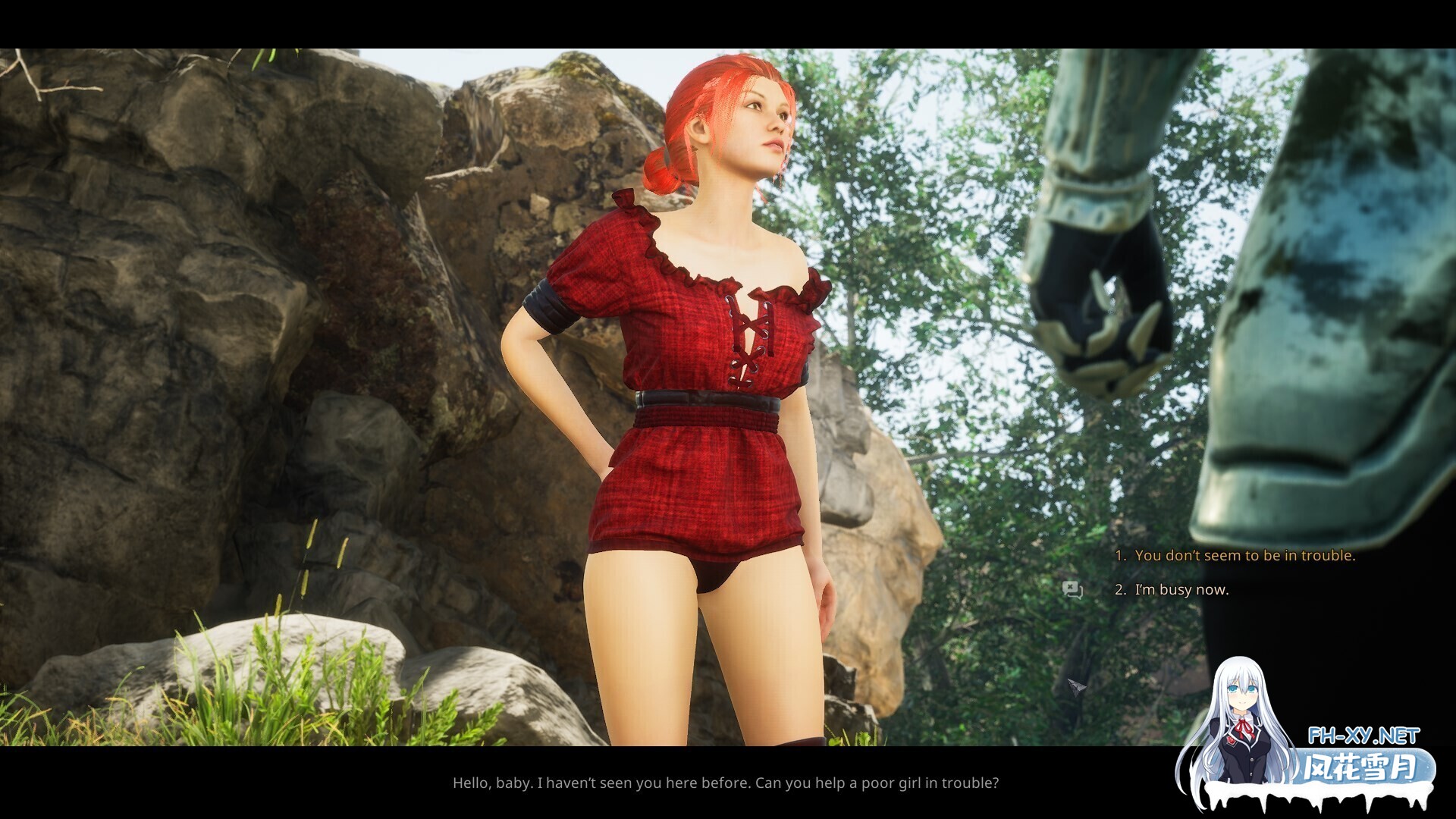The height and width of the screenshot is (819, 1456).
Task: Select the "I'm busy now." reply
Action: point(1181,589)
